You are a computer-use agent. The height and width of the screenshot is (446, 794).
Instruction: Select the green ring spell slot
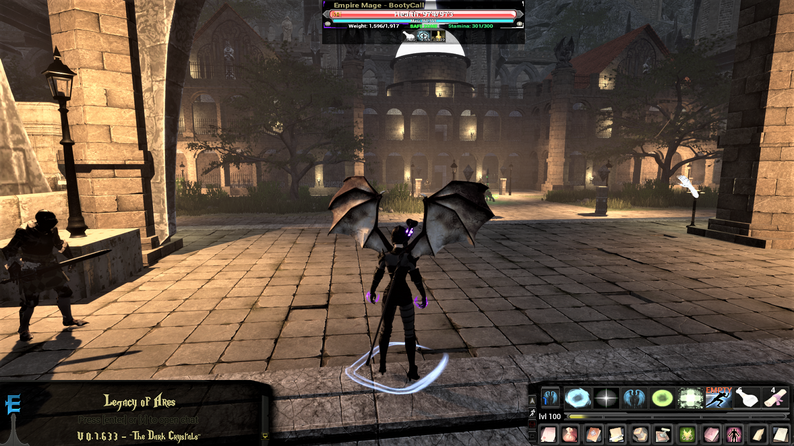pos(663,398)
